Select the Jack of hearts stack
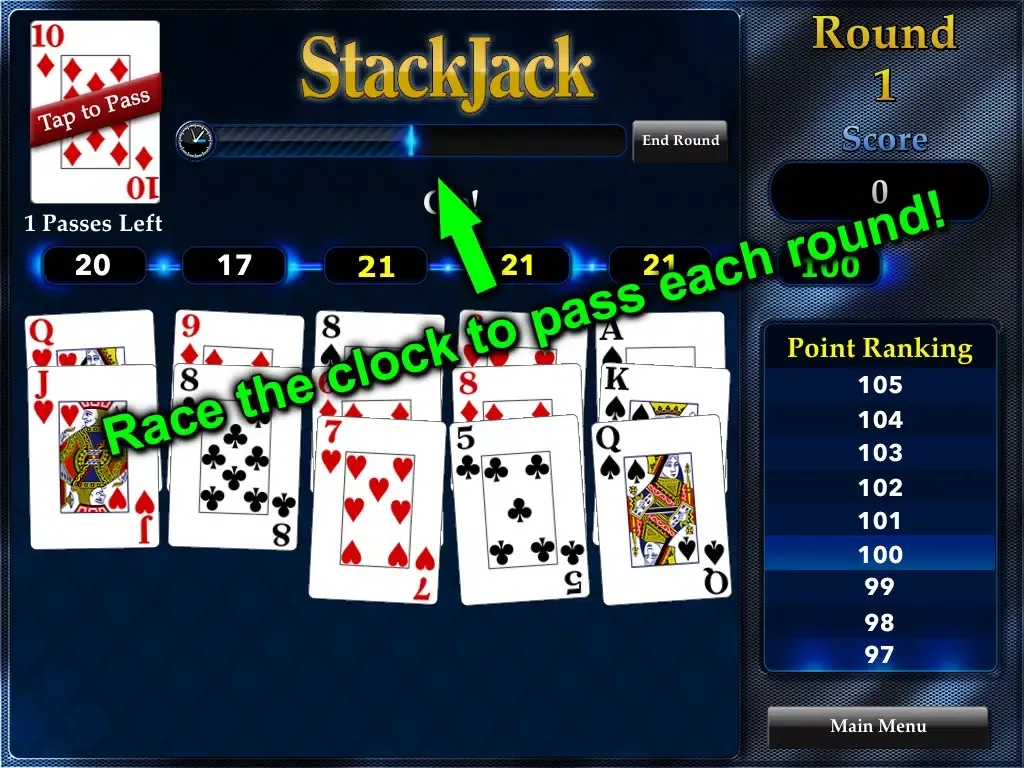Screen dimensions: 1024x768 (x=94, y=457)
